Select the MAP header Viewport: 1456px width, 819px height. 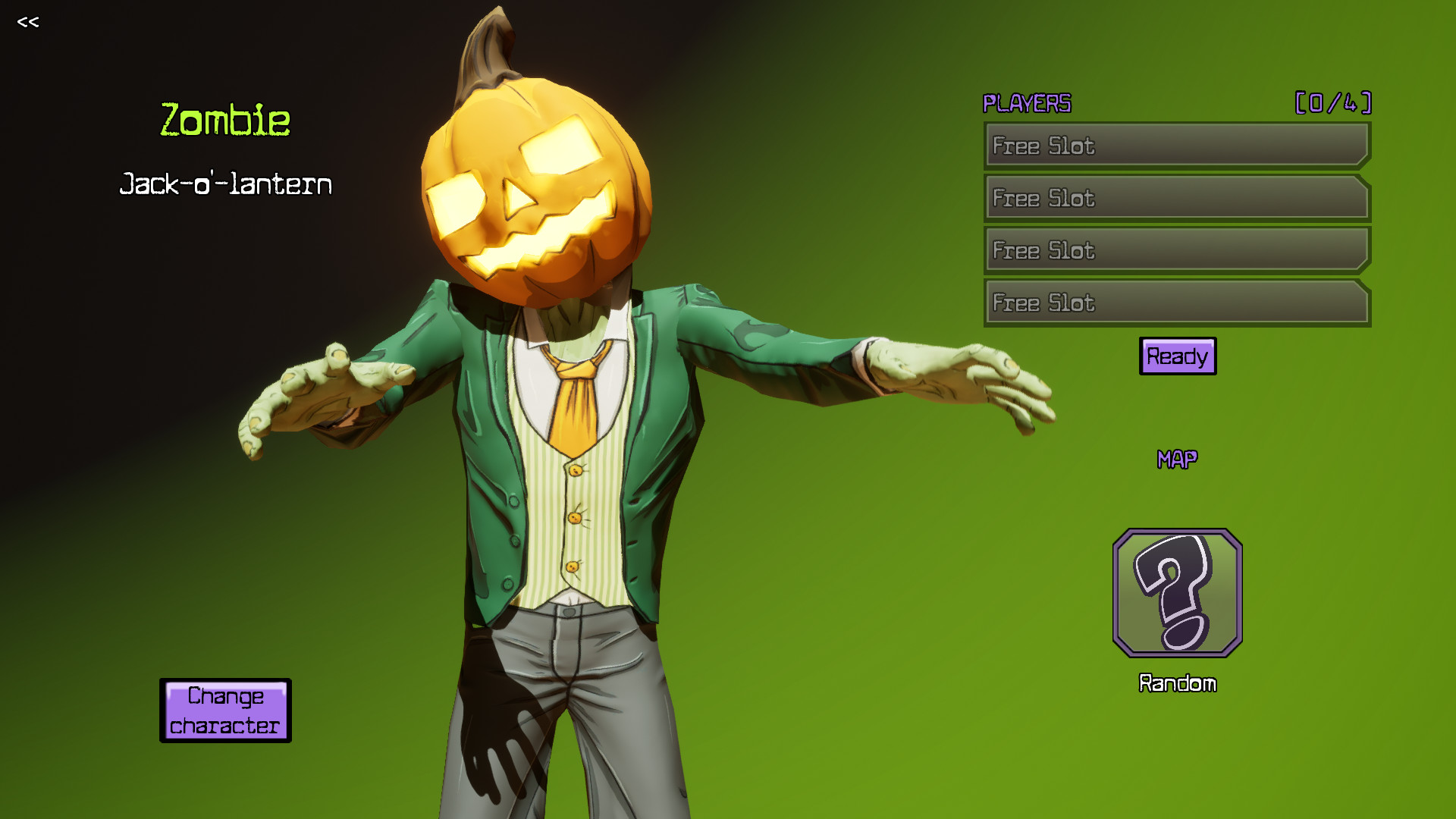click(1178, 457)
